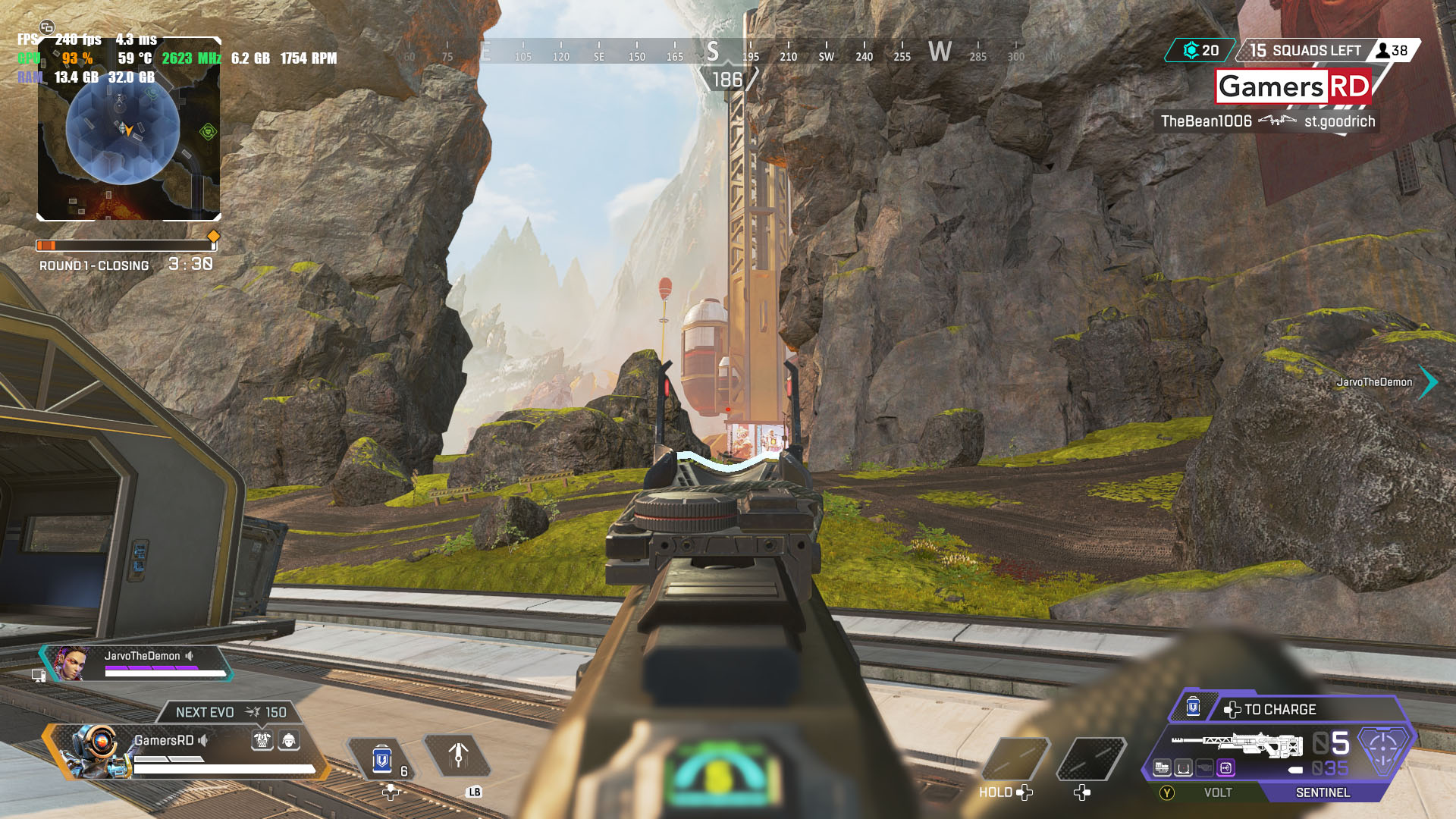
Task: Select the Sentinel weapon slot
Action: [1323, 792]
